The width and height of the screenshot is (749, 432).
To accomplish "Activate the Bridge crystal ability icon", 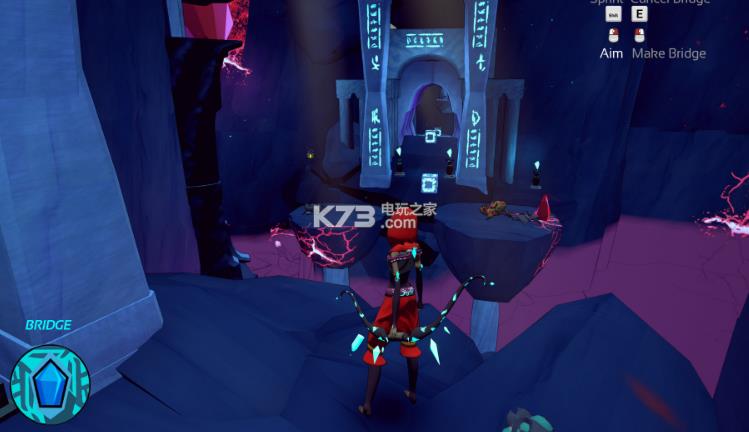I will (x=50, y=384).
